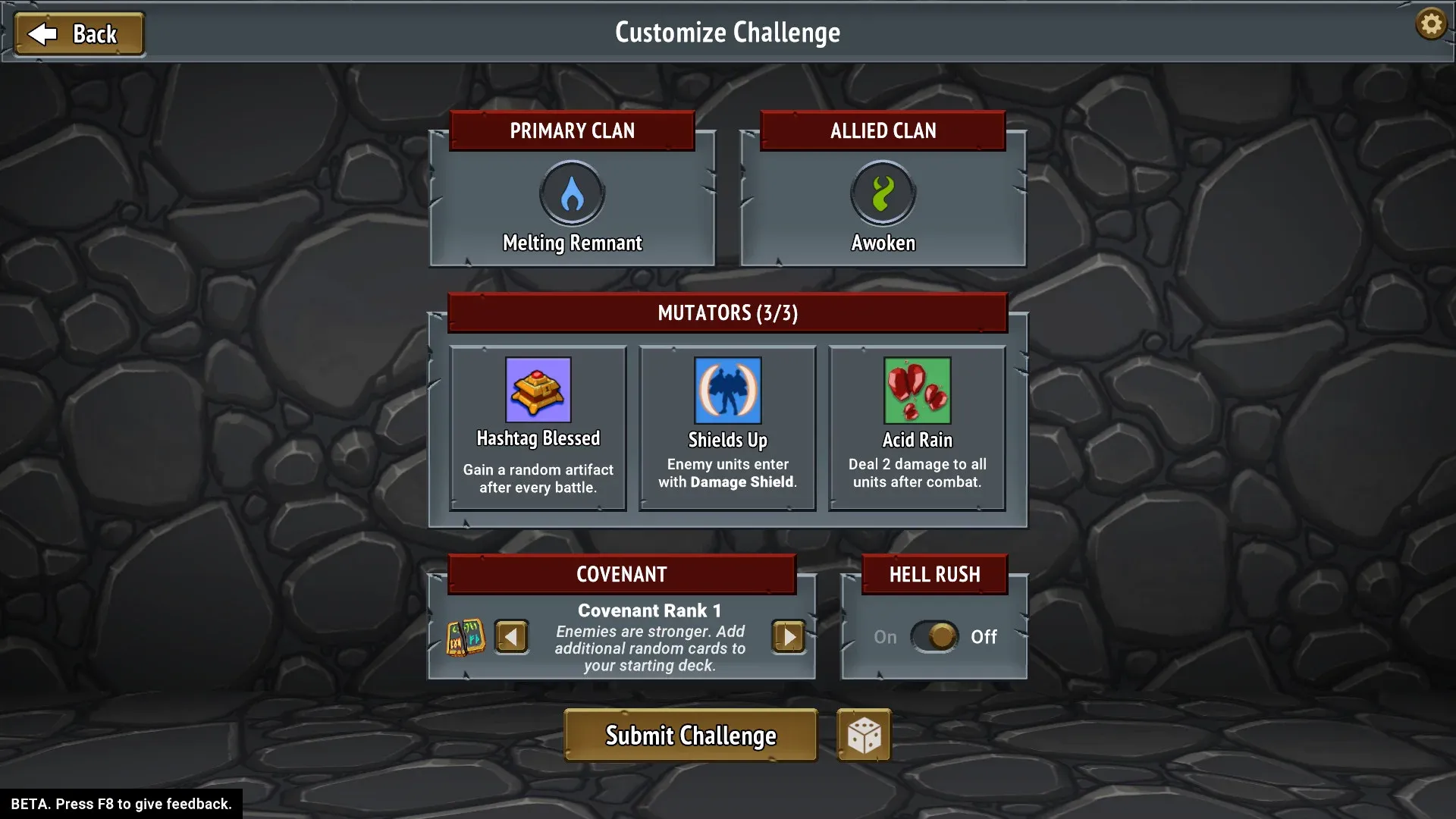Select the Hashtag Blessed mutator icon
Screen dimensions: 1456x819
click(x=537, y=391)
